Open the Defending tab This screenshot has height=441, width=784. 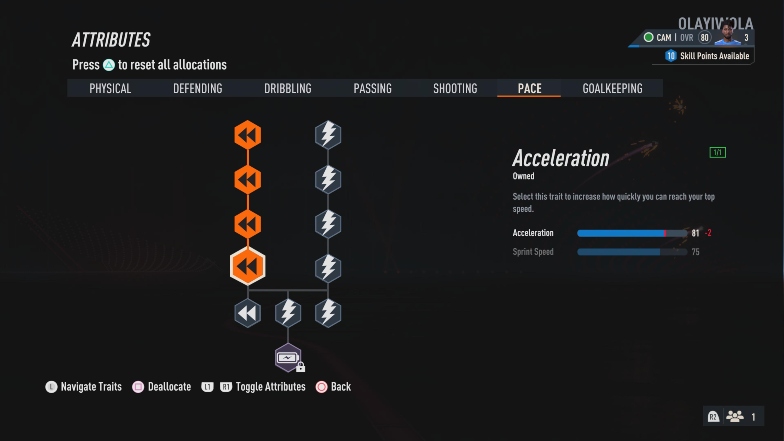point(198,89)
